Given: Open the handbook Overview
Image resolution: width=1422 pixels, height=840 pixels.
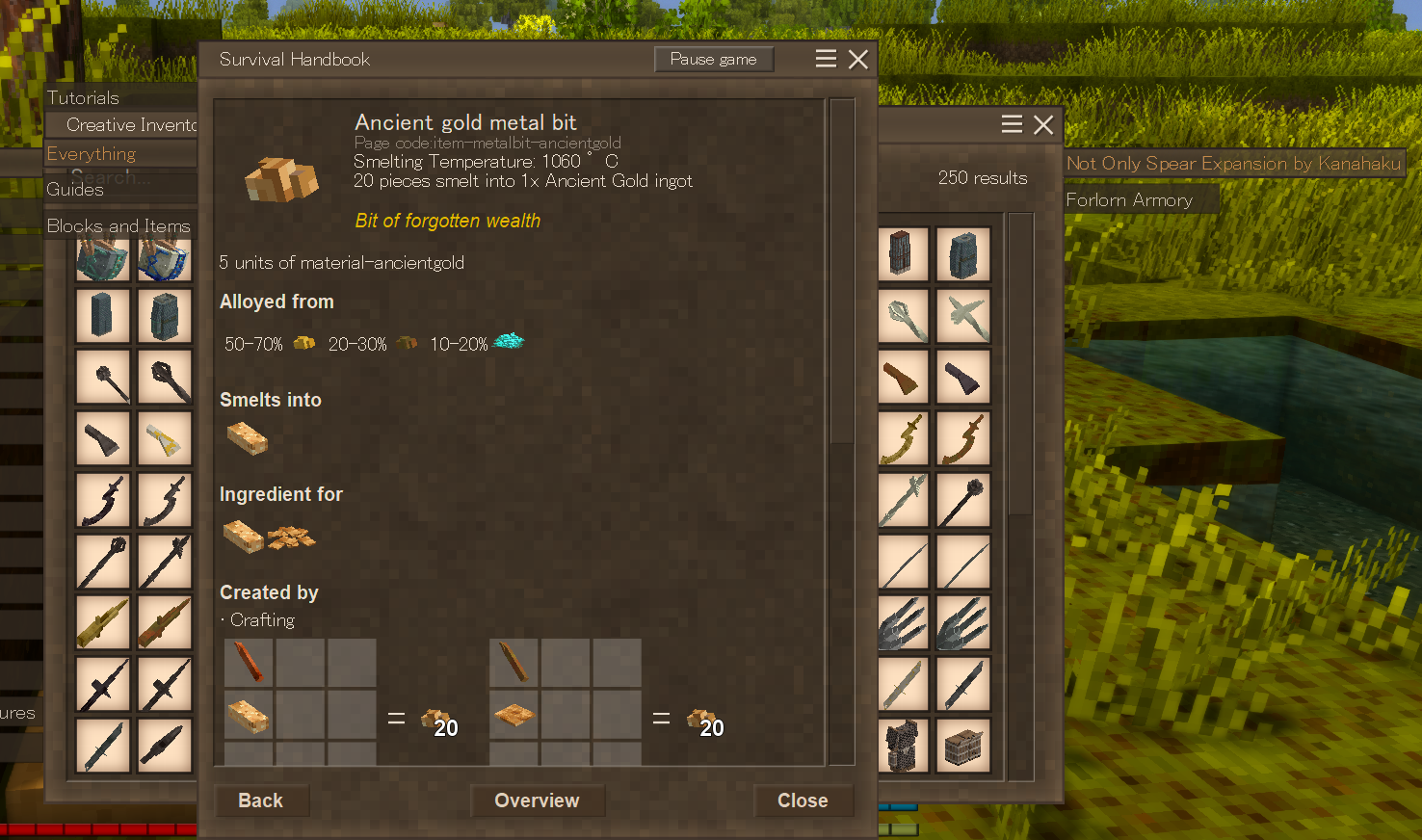Looking at the screenshot, I should click(537, 801).
